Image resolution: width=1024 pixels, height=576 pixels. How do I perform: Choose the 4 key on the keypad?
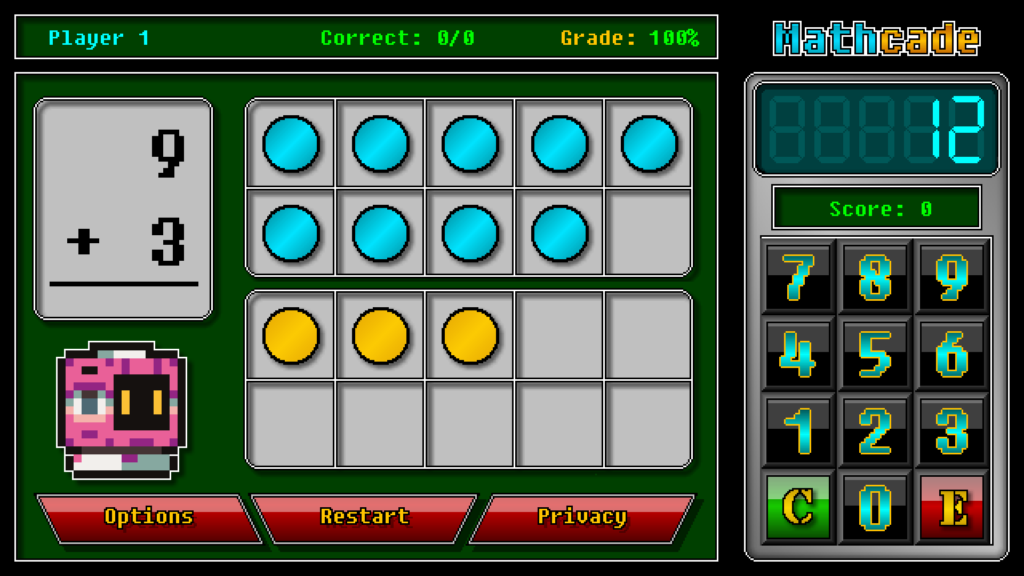[798, 354]
